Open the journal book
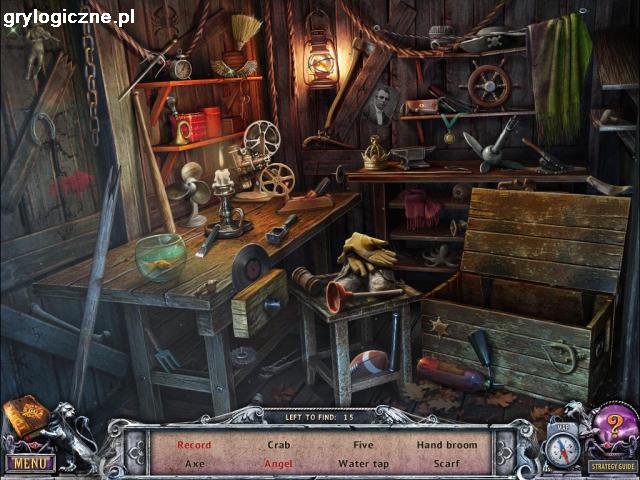Viewport: 640px width, 480px height. point(26,417)
